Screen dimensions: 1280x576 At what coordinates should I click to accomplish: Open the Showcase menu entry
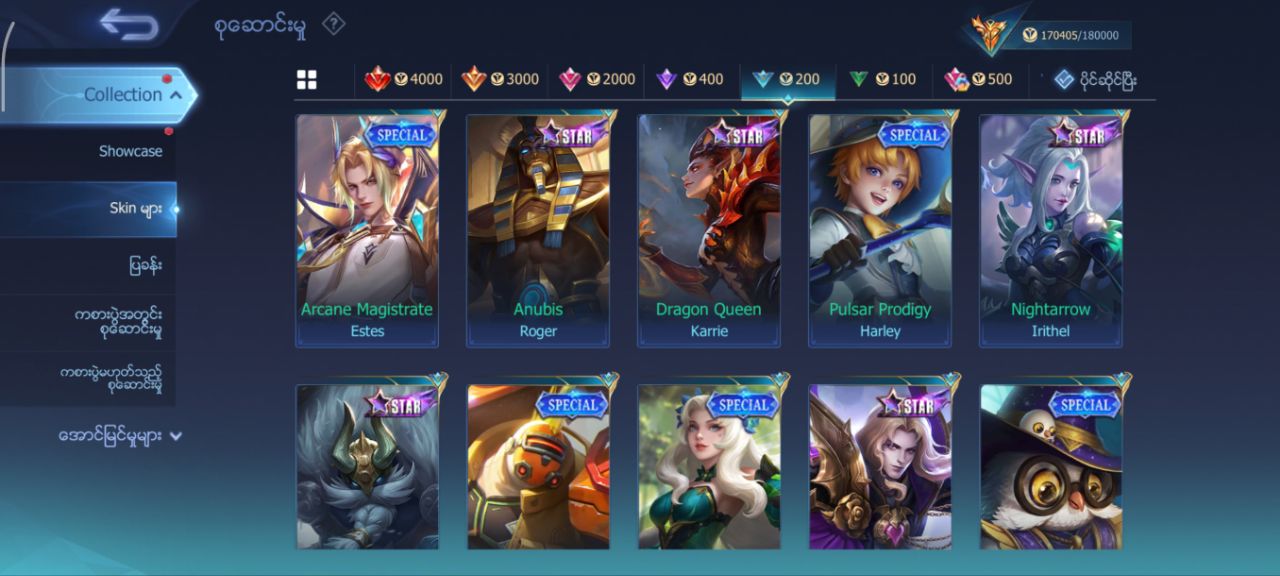point(130,151)
